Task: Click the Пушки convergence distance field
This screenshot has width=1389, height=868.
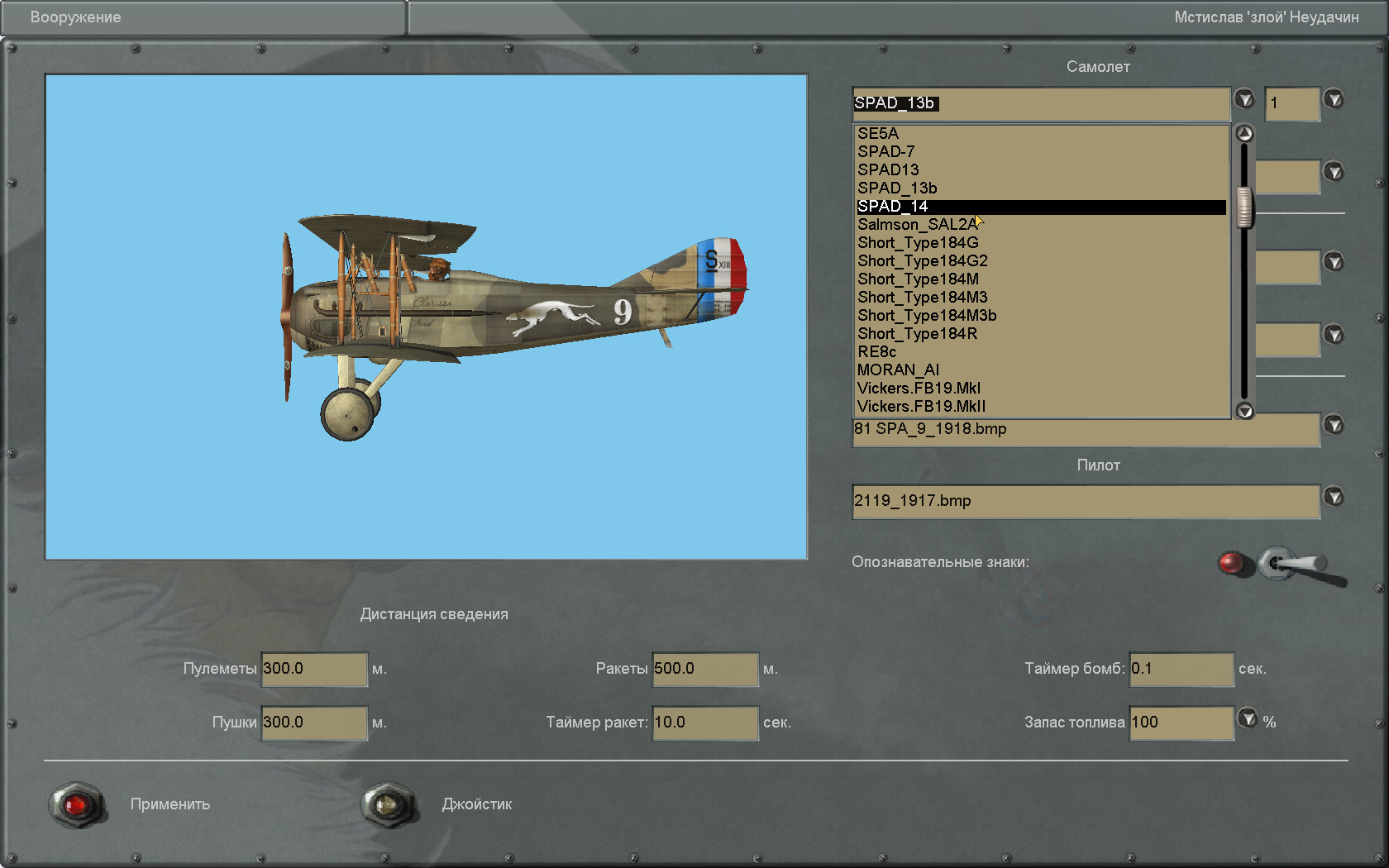Action: [314, 723]
